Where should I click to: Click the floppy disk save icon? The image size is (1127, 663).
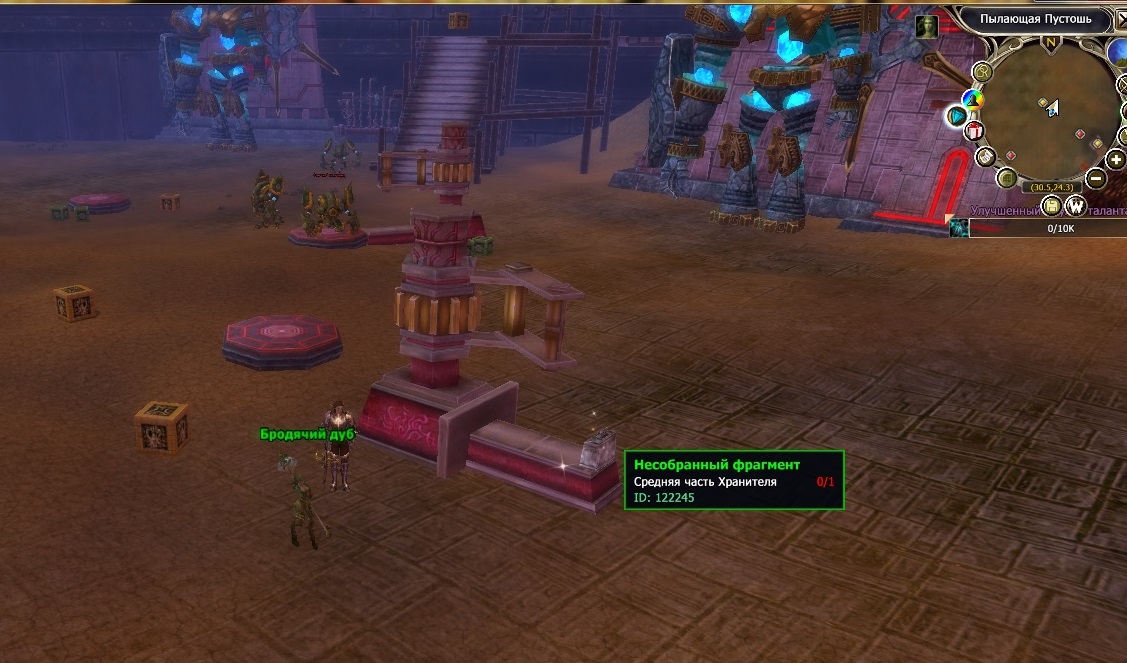[x=1051, y=206]
